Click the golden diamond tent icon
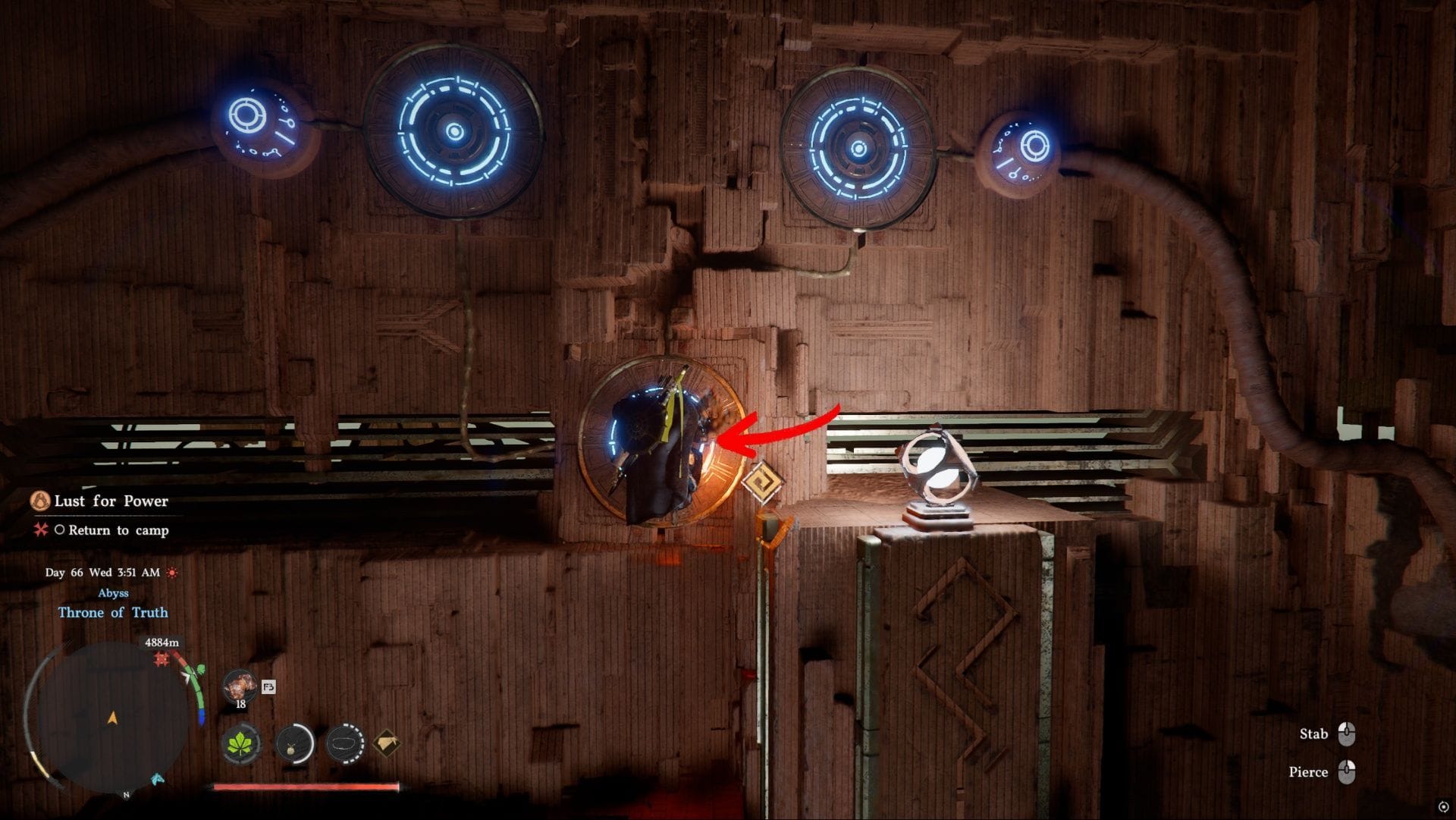 point(387,743)
